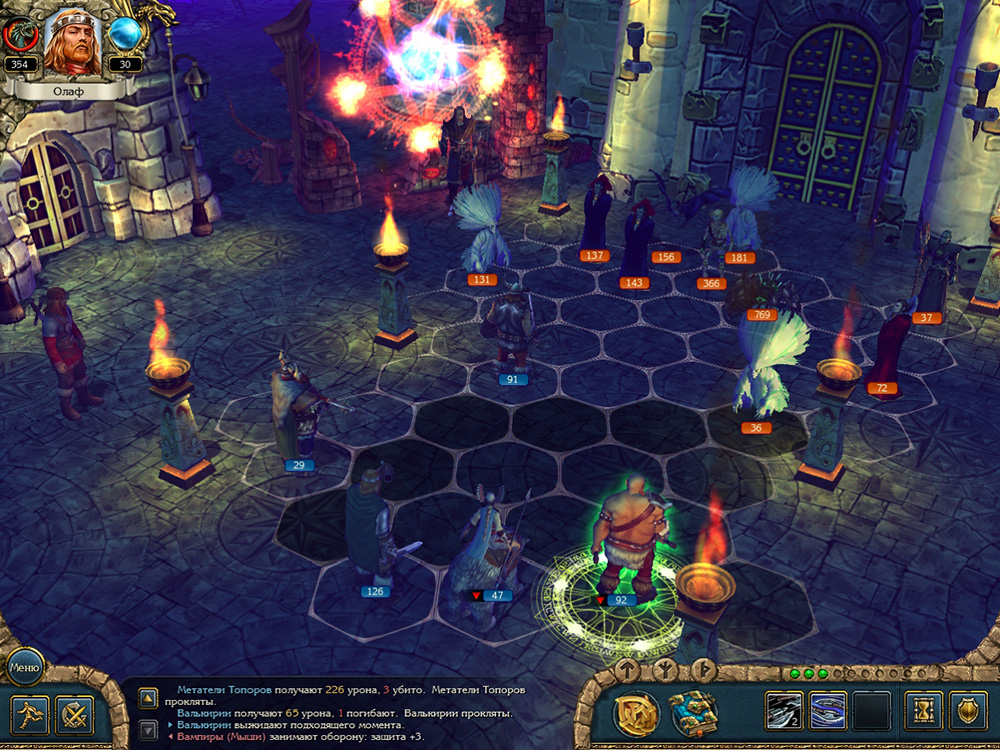This screenshot has width=1000, height=750.
Task: Activate the blue swirling blade ability
Action: [x=827, y=711]
